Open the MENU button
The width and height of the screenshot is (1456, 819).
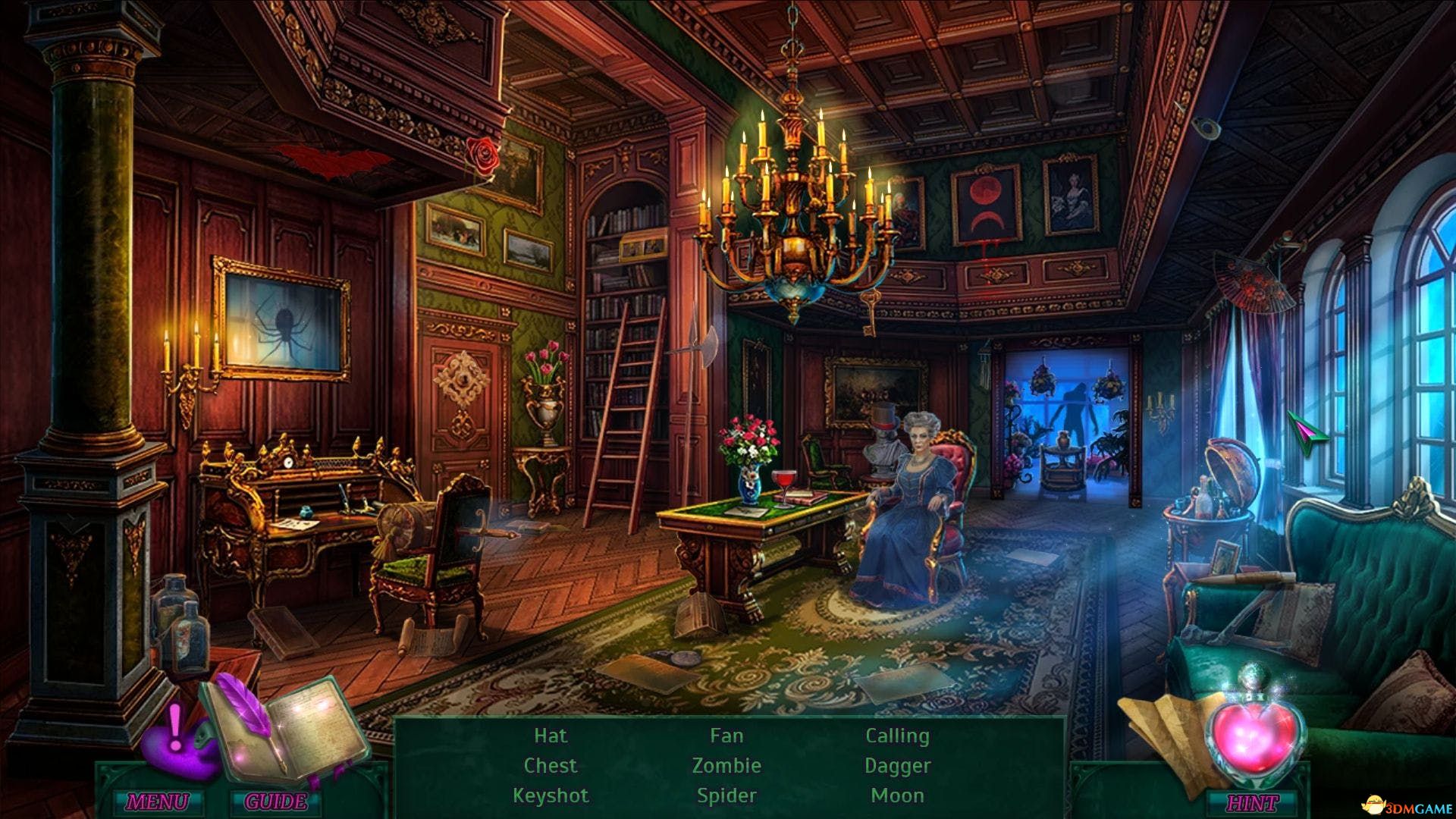[157, 801]
